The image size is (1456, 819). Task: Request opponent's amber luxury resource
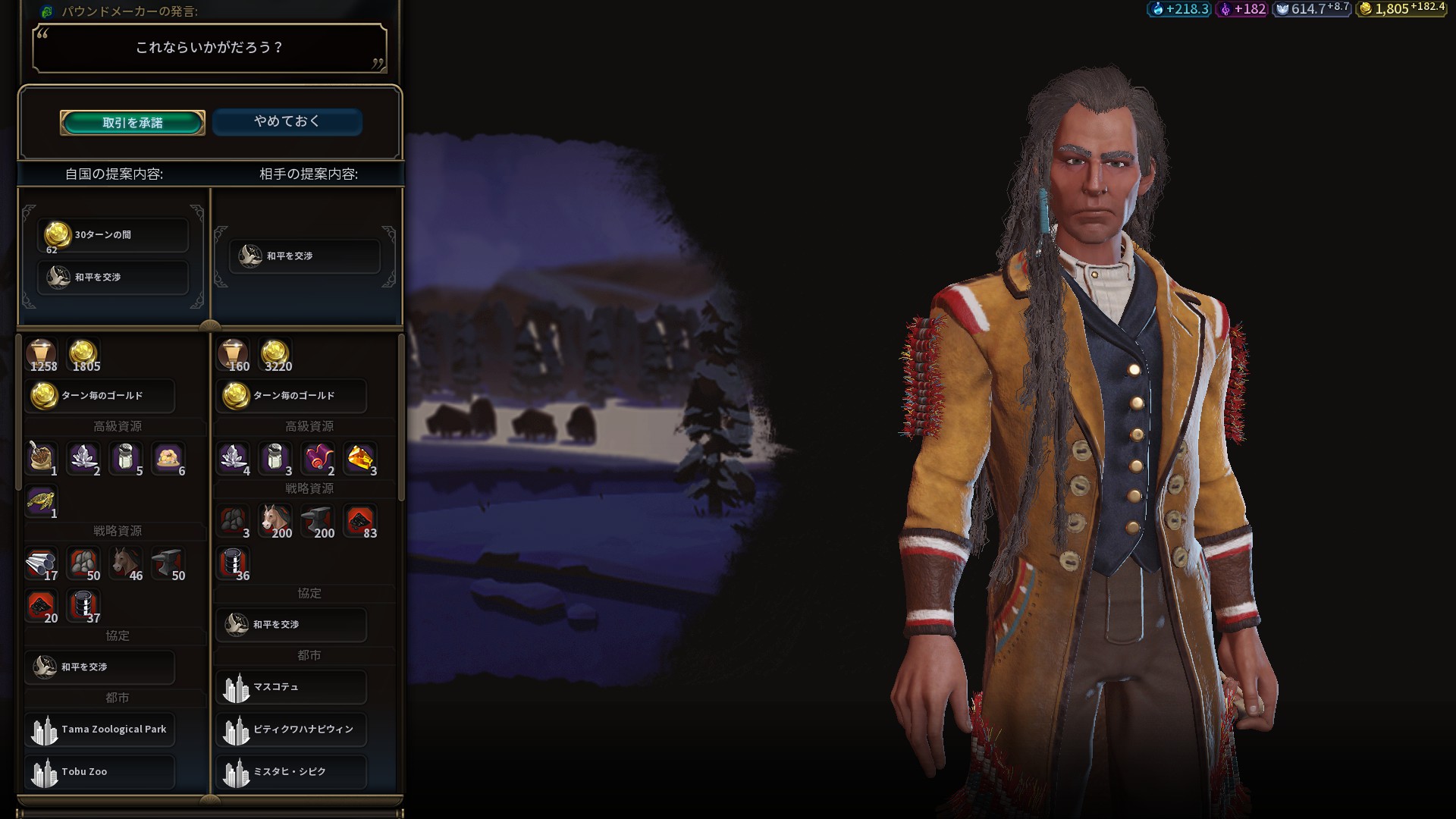tap(360, 460)
